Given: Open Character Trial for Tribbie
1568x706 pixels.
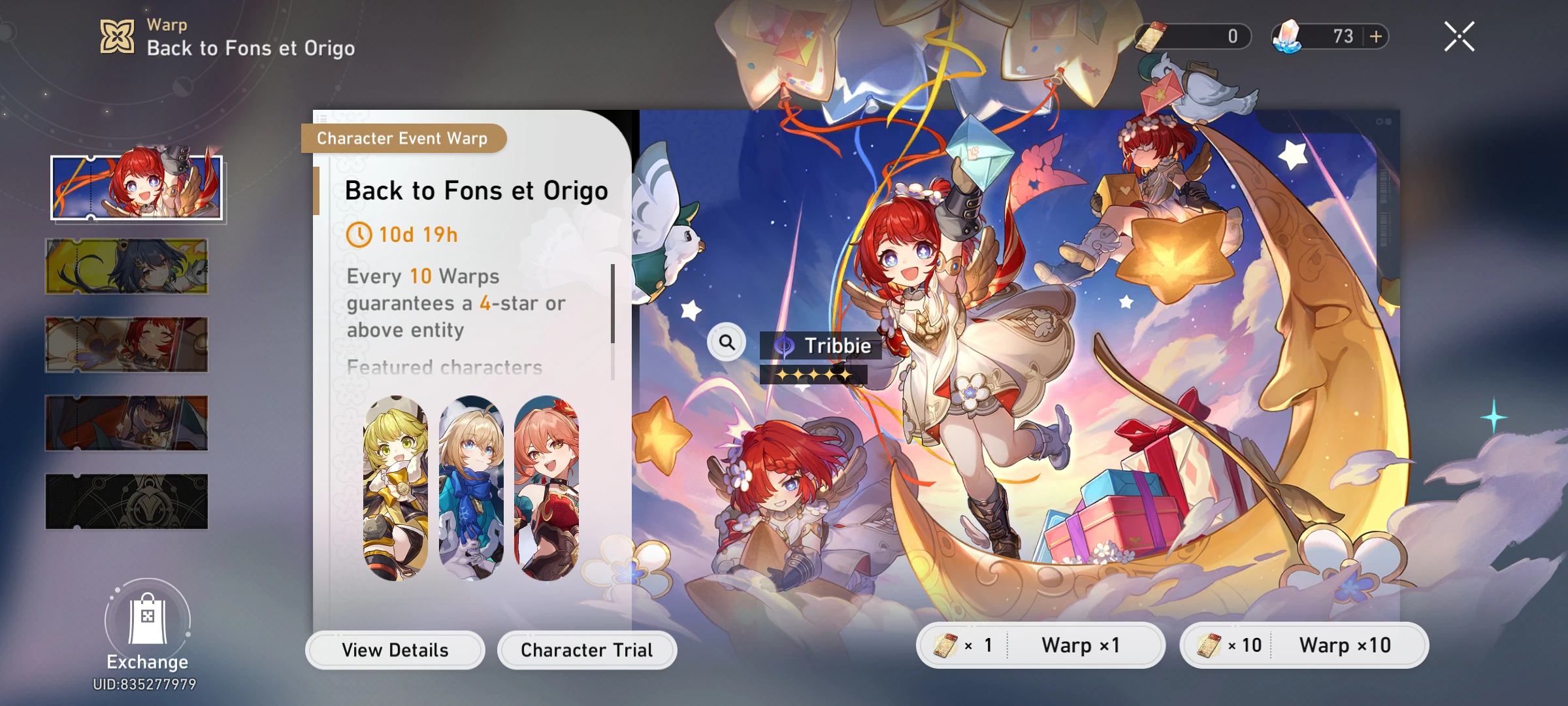Looking at the screenshot, I should 586,650.
